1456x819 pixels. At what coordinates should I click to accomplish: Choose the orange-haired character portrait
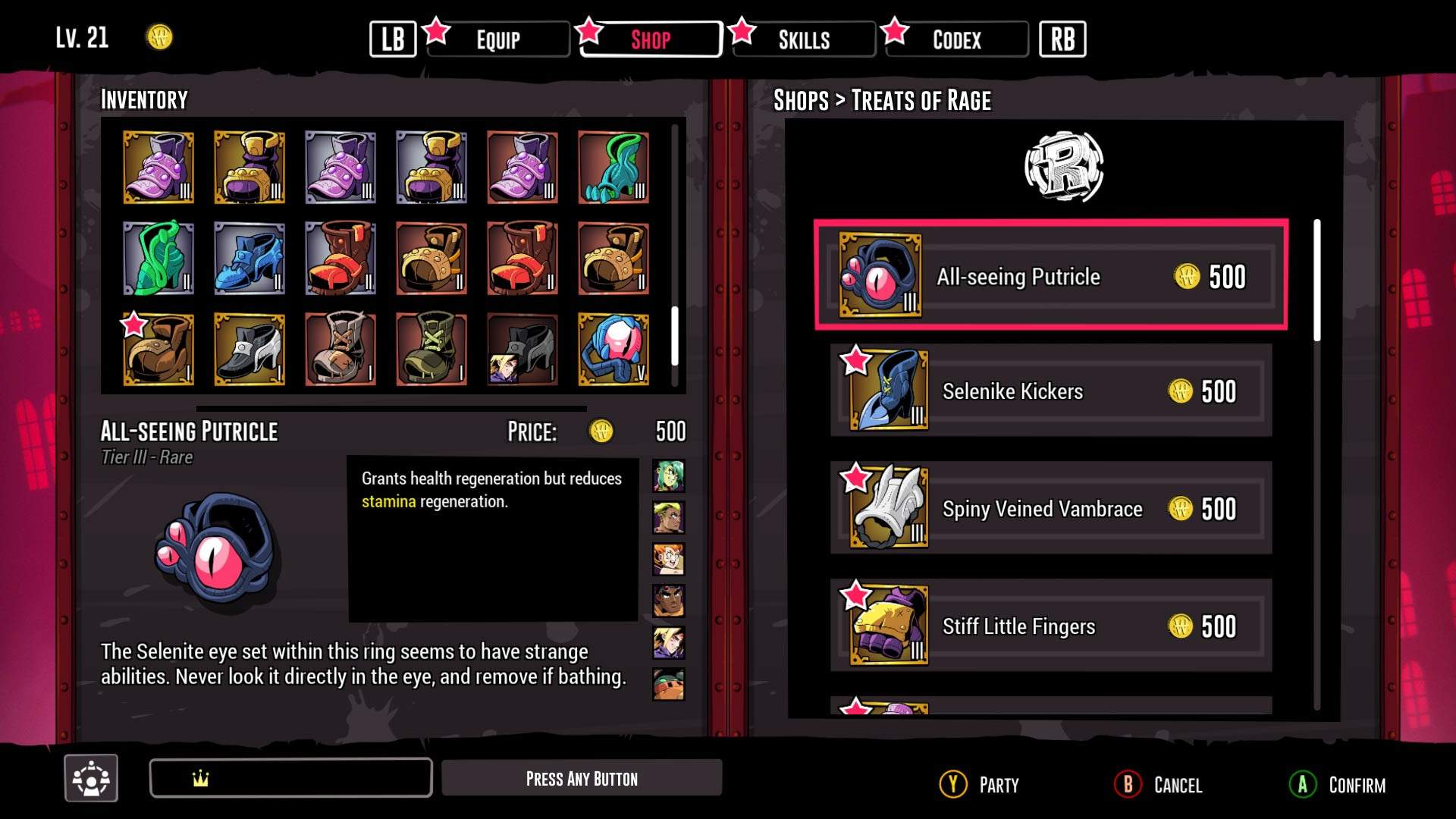[668, 560]
